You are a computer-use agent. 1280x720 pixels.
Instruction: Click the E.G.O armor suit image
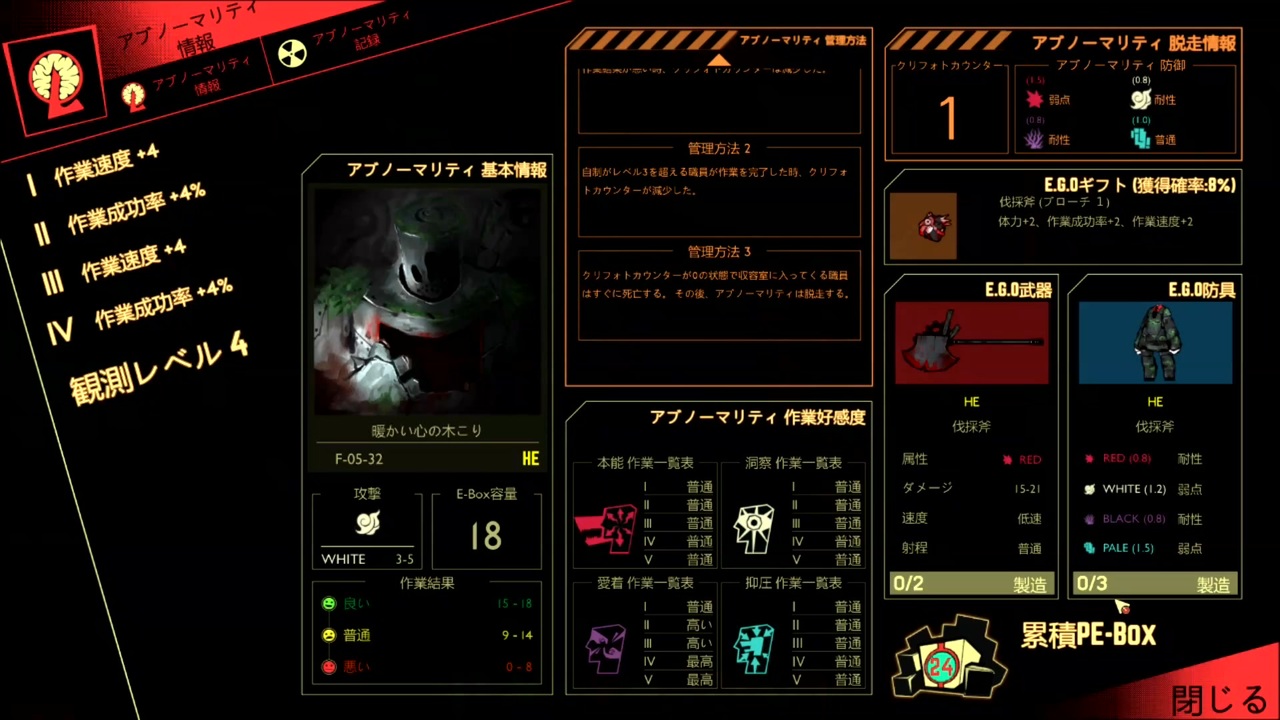(1155, 340)
